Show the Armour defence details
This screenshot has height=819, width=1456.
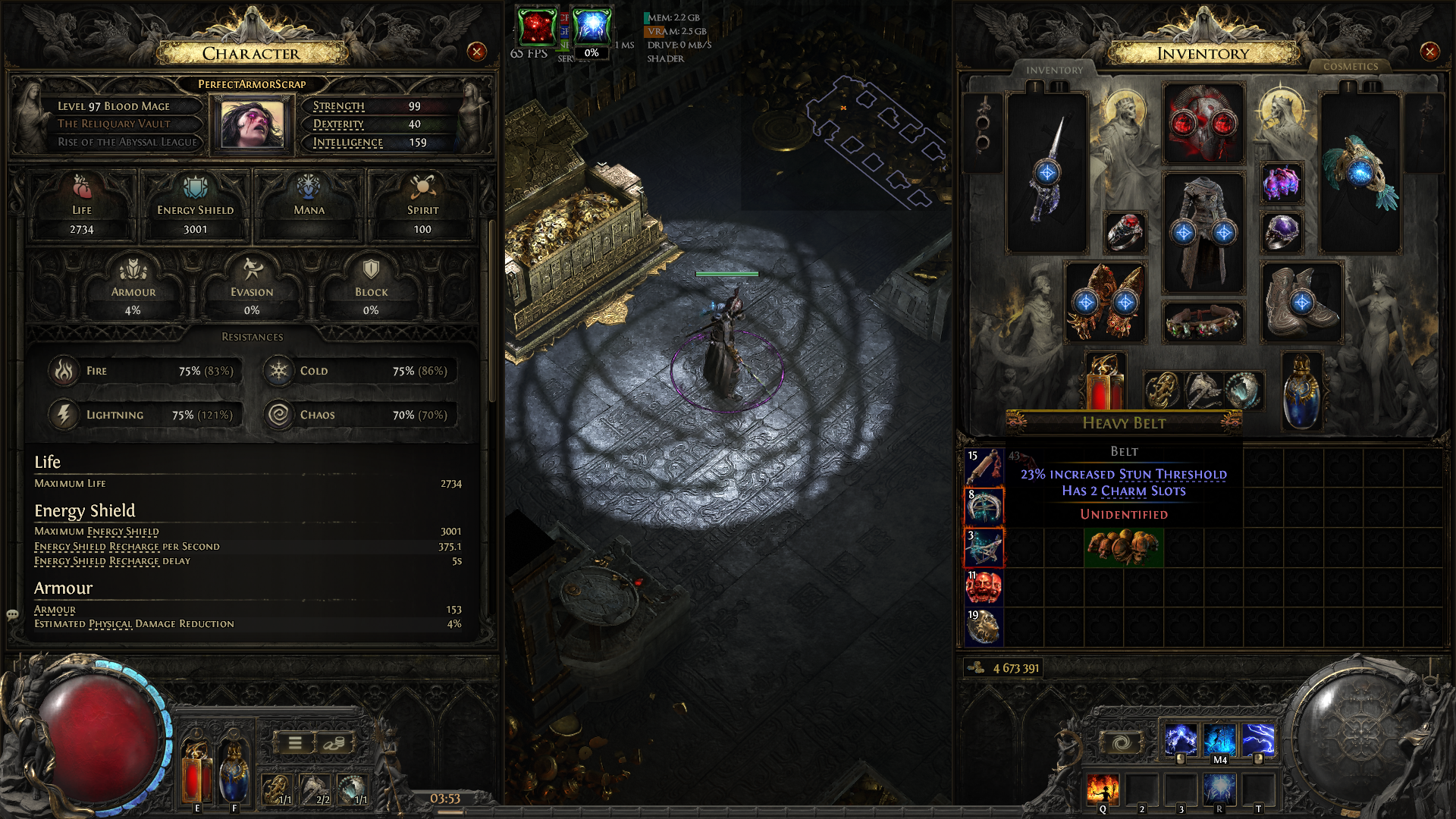[133, 288]
